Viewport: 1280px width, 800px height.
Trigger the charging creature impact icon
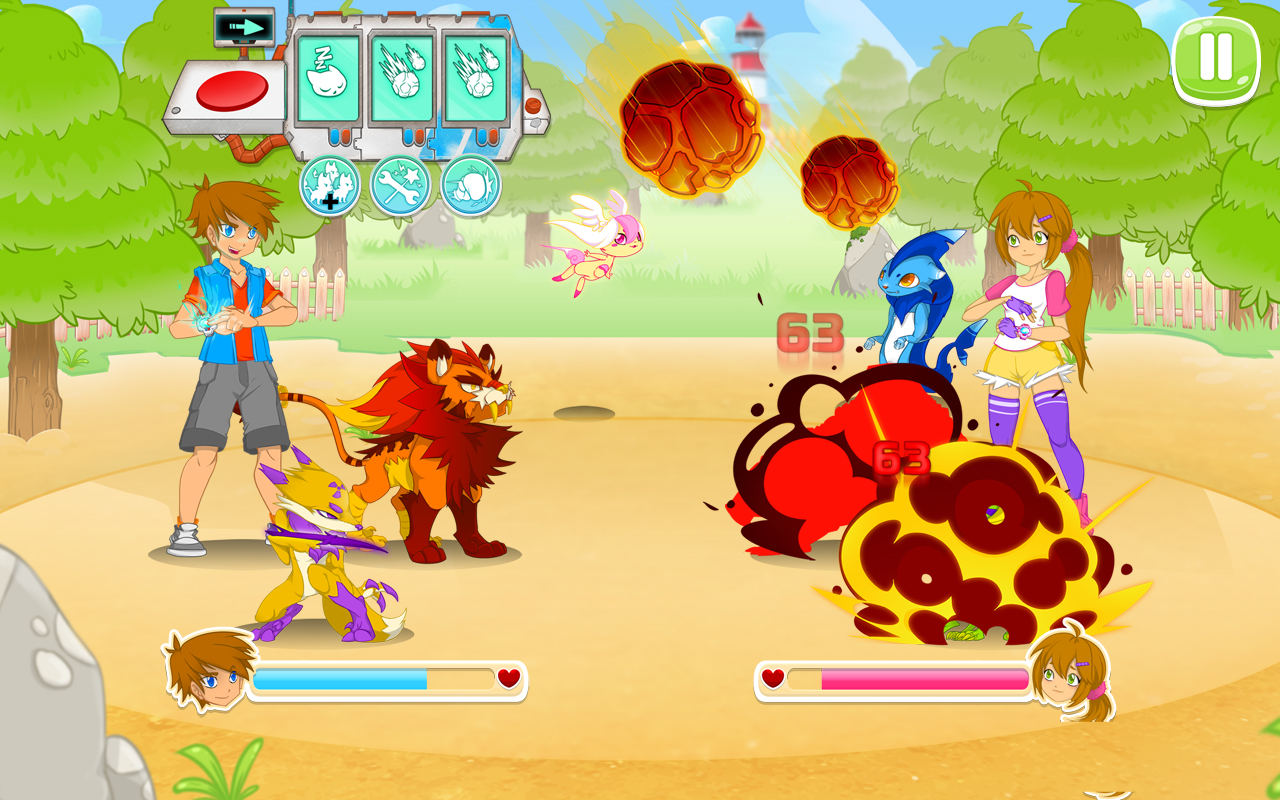click(x=470, y=186)
